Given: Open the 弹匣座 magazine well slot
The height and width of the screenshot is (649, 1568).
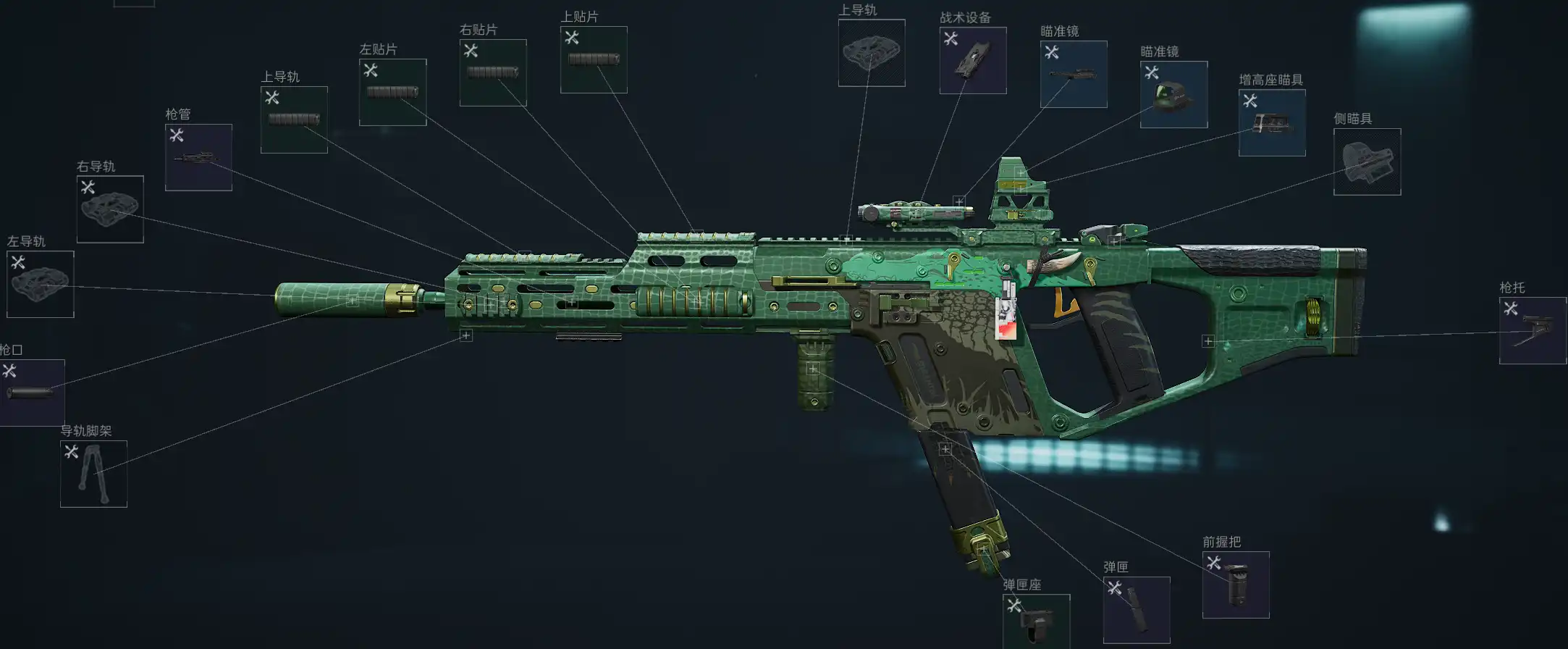Looking at the screenshot, I should click(x=1036, y=623).
